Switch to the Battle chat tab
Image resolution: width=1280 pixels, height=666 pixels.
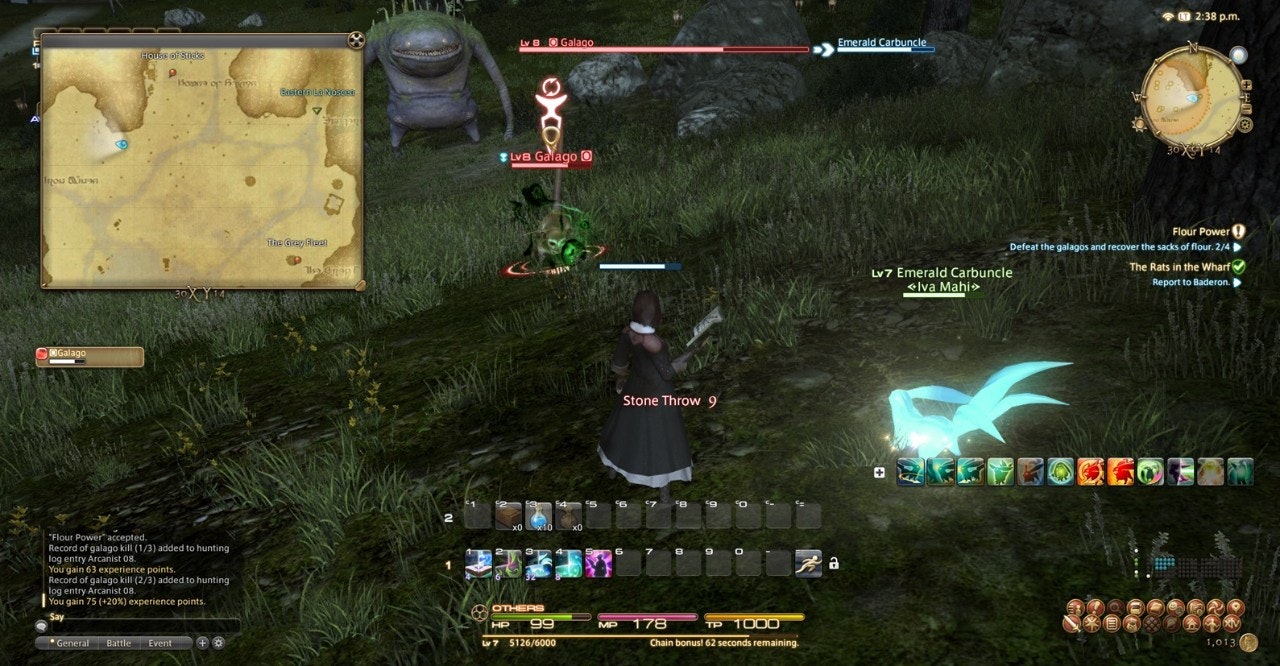(119, 643)
